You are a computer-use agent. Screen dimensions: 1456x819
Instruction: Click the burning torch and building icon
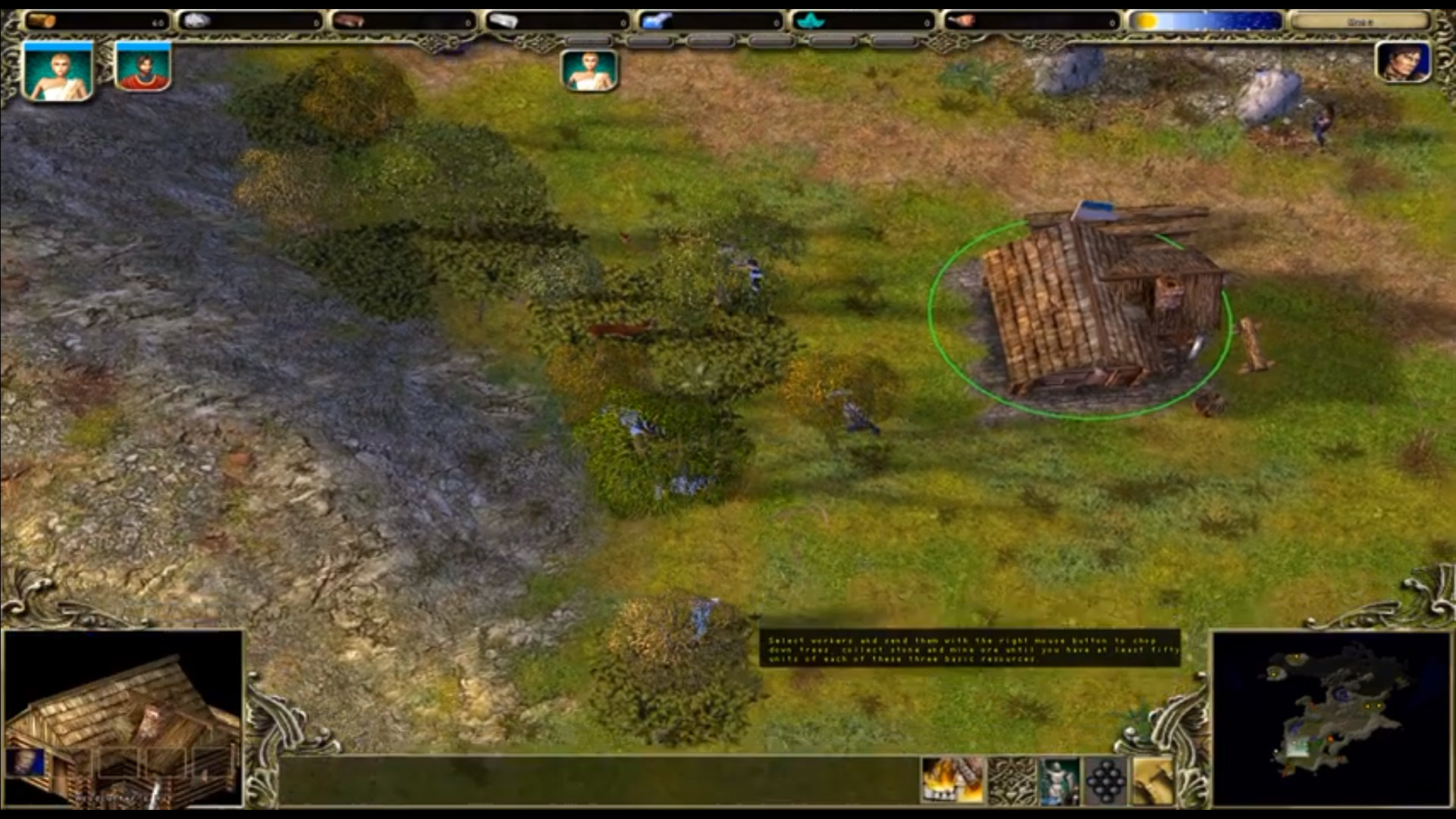pyautogui.click(x=952, y=780)
